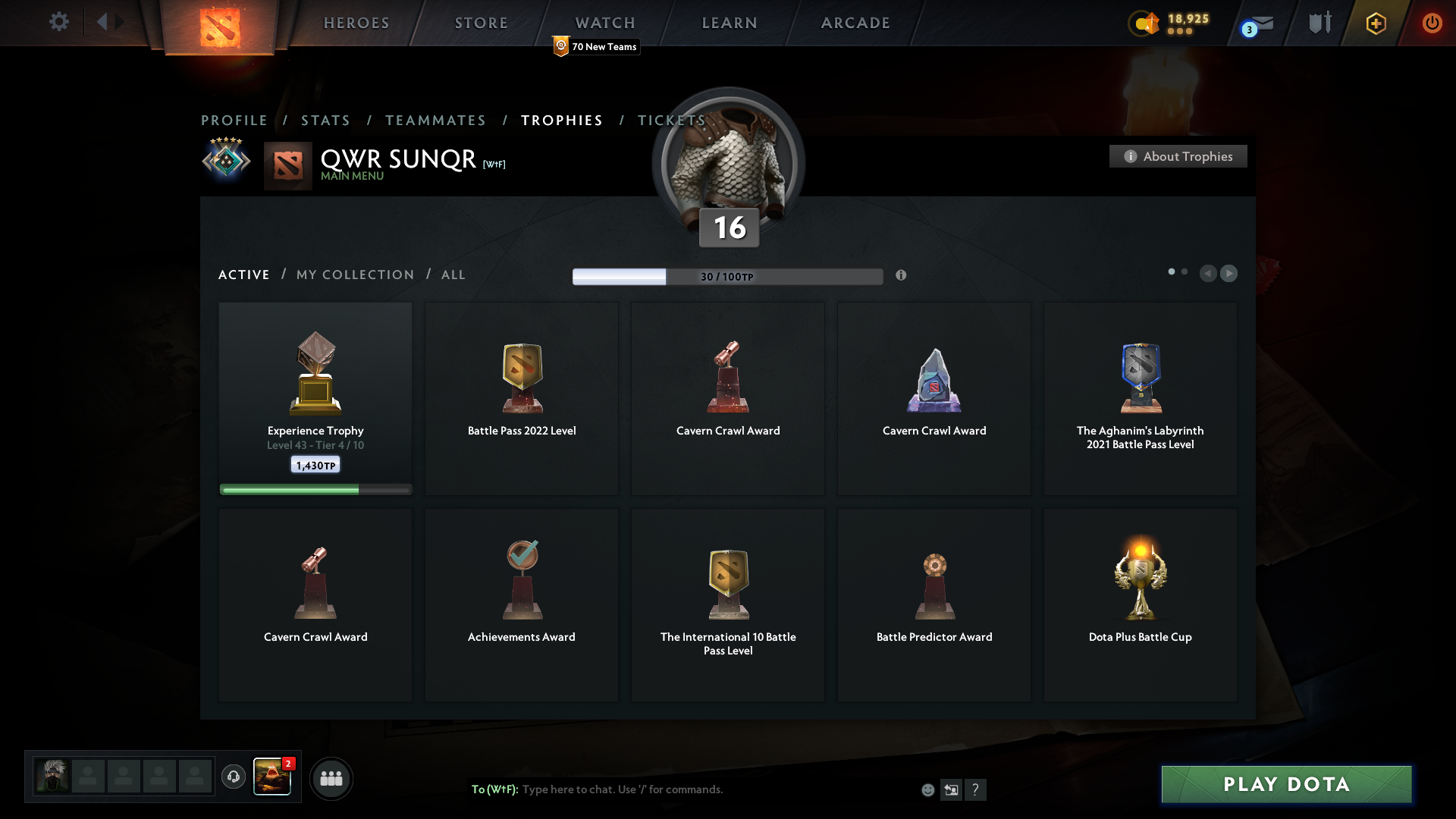Open the emoji picker in chat
The image size is (1456, 819).
click(x=928, y=789)
